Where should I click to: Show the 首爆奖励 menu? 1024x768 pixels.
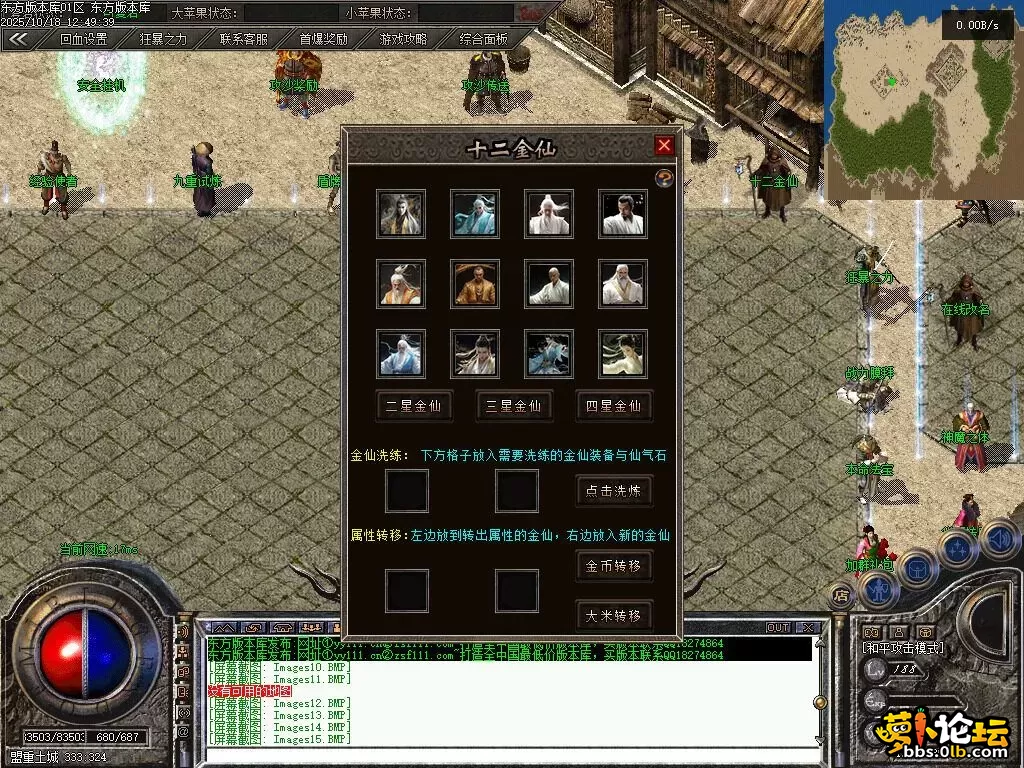[x=324, y=39]
